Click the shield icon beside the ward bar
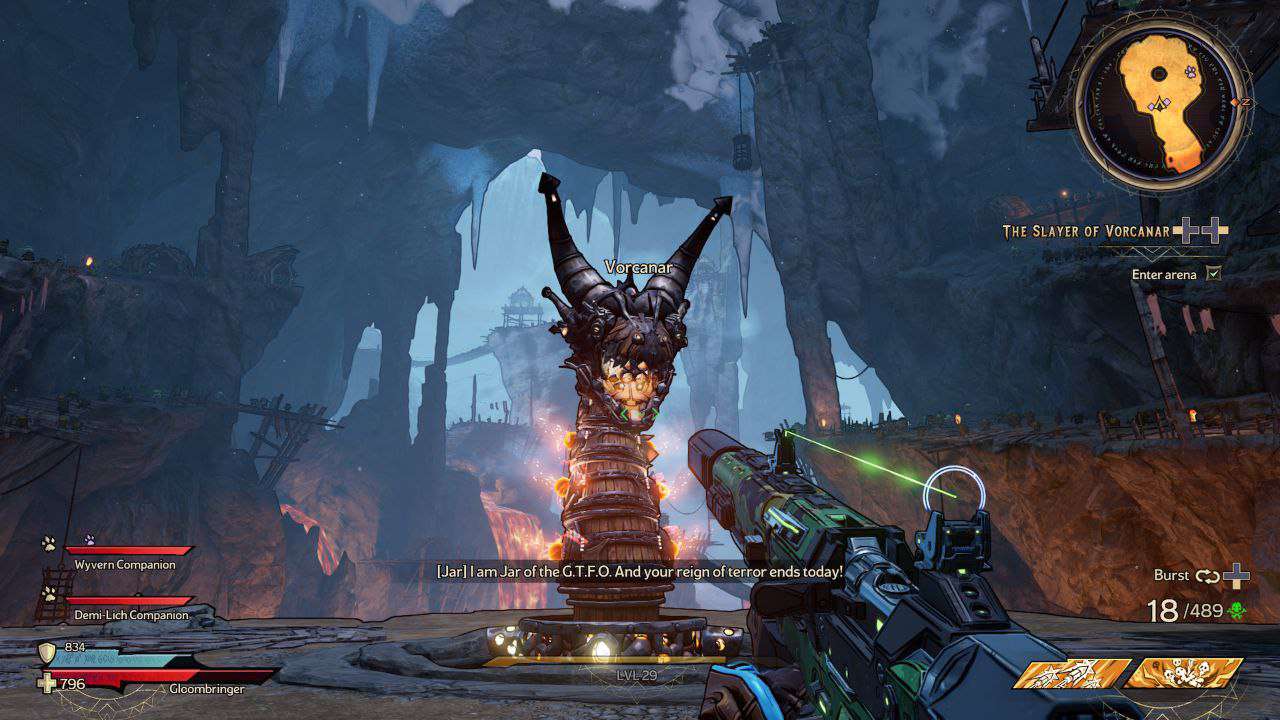This screenshot has width=1280, height=720. pos(46,653)
